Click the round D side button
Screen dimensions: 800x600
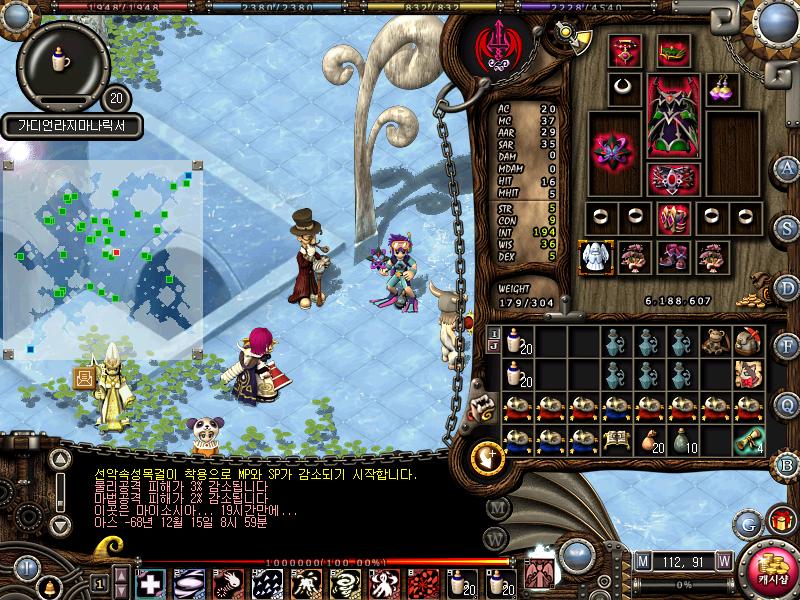788,288
